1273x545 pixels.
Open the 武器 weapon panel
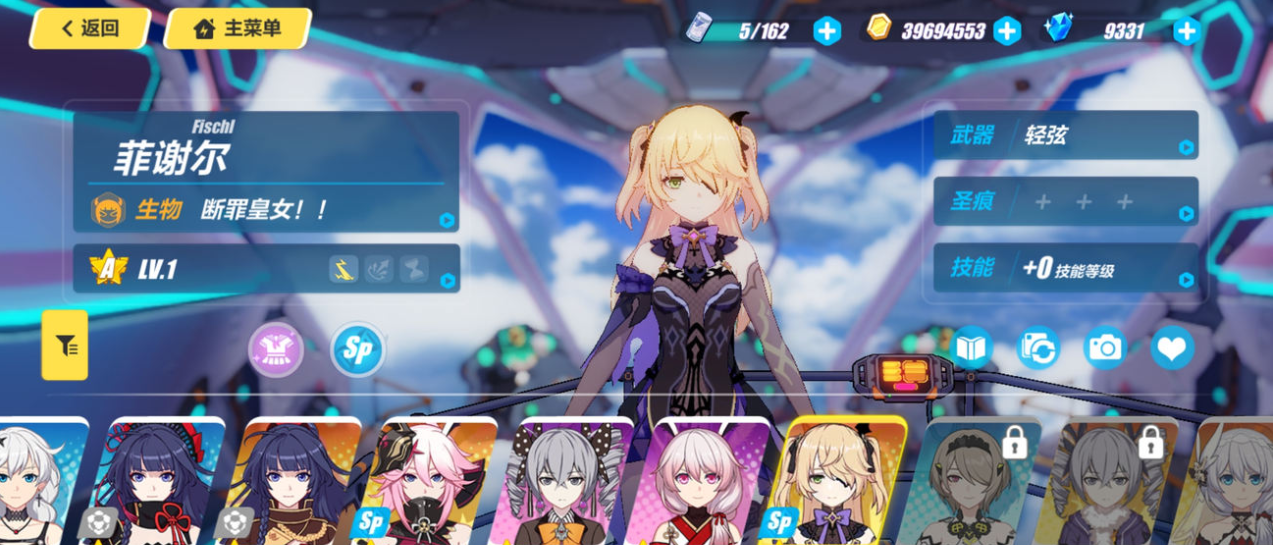click(x=1065, y=135)
